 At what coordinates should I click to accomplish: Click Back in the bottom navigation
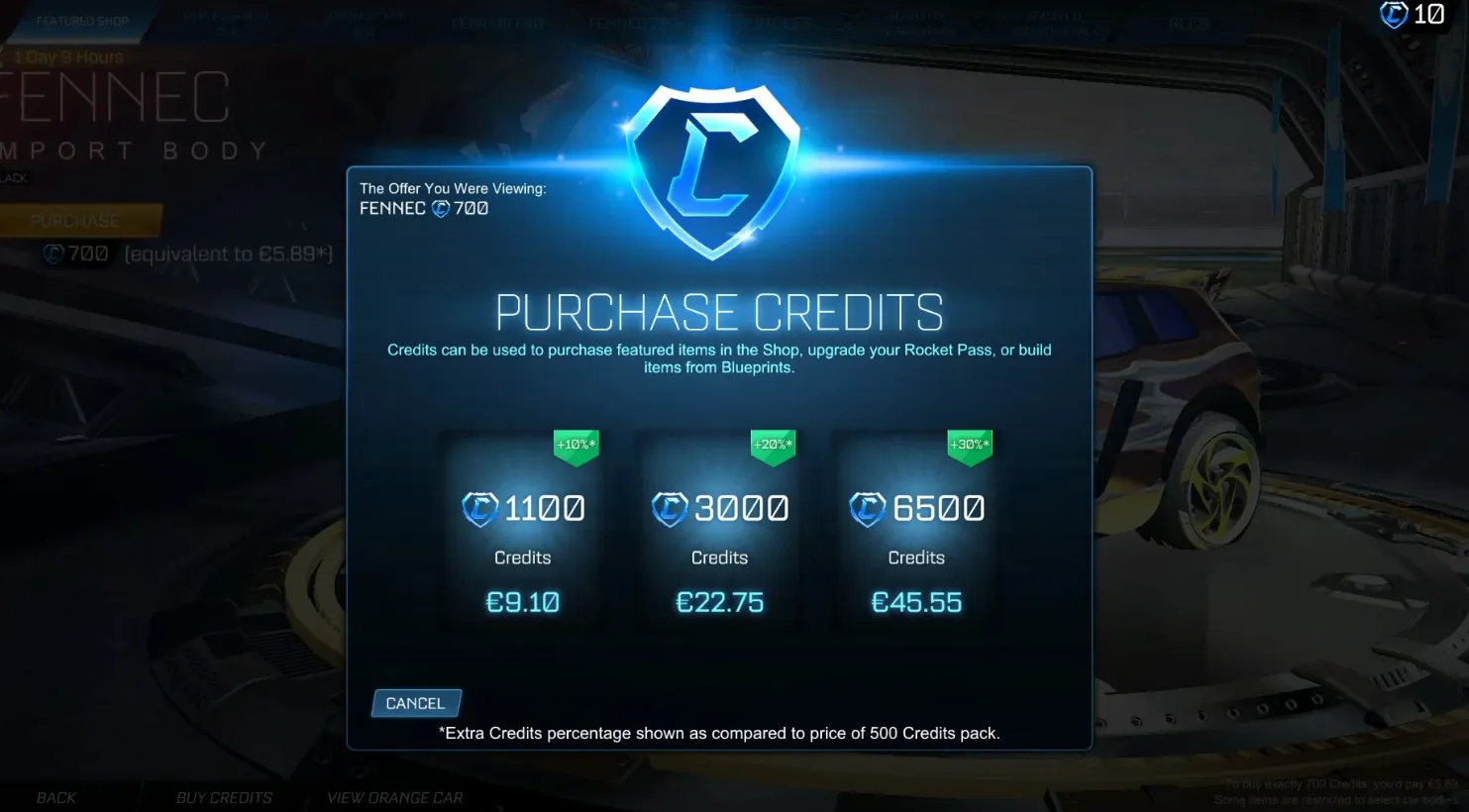[55, 797]
